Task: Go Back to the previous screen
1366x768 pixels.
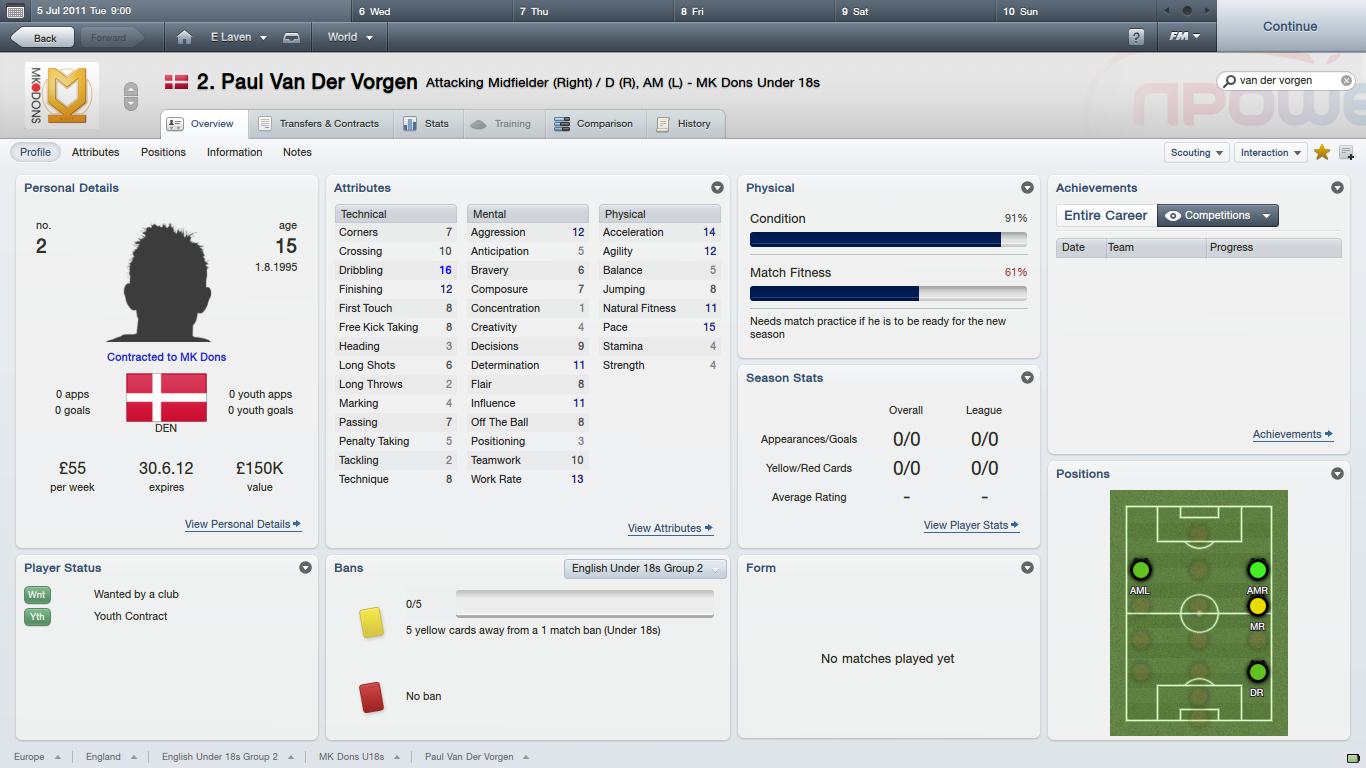Action: click(44, 38)
